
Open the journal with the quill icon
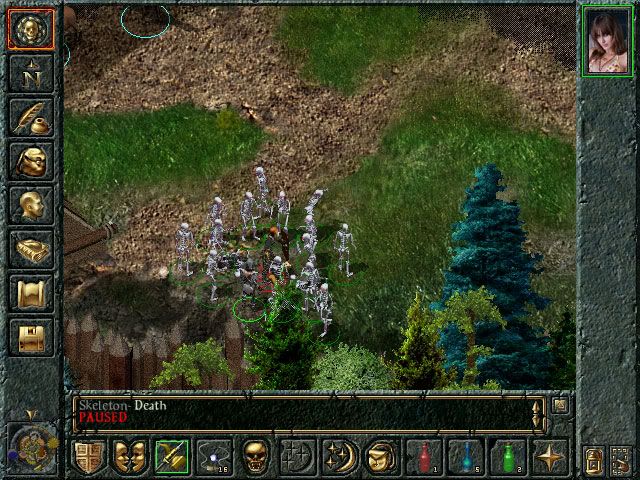(30, 117)
